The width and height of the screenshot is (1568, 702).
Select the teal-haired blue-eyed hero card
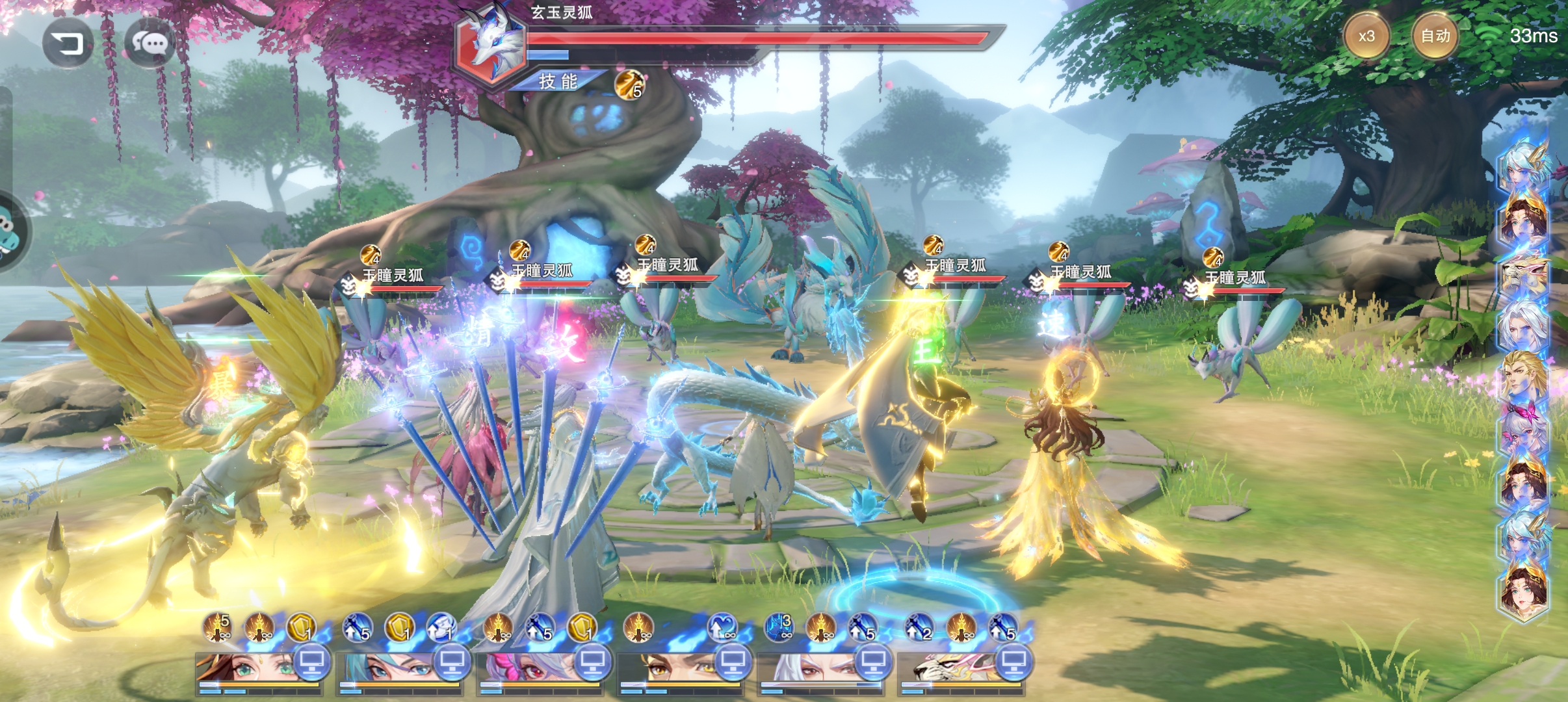click(387, 669)
